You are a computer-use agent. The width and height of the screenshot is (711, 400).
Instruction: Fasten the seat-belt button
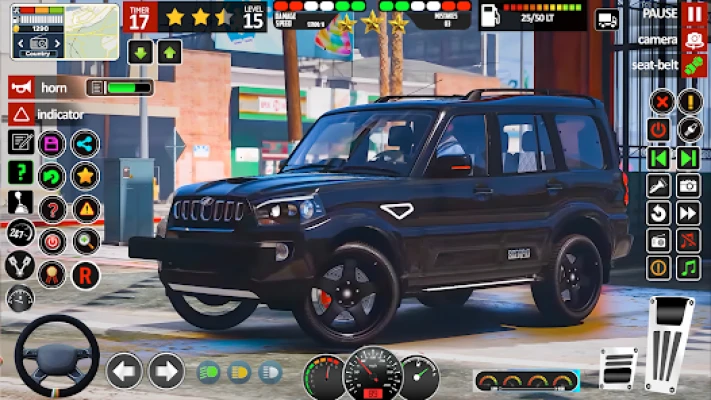pos(694,64)
